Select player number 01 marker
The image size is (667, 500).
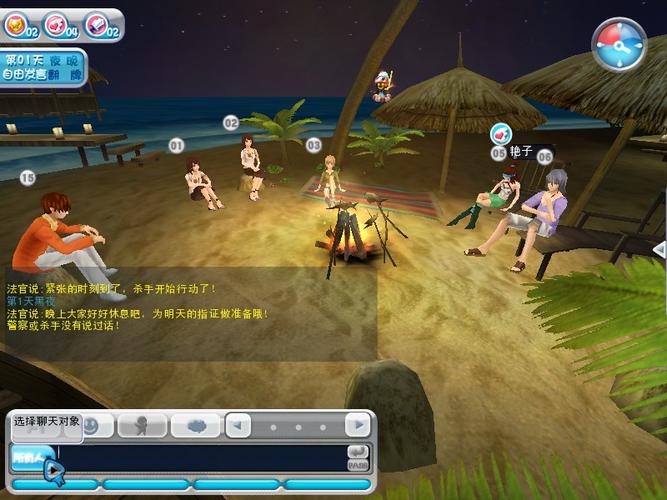(x=177, y=146)
